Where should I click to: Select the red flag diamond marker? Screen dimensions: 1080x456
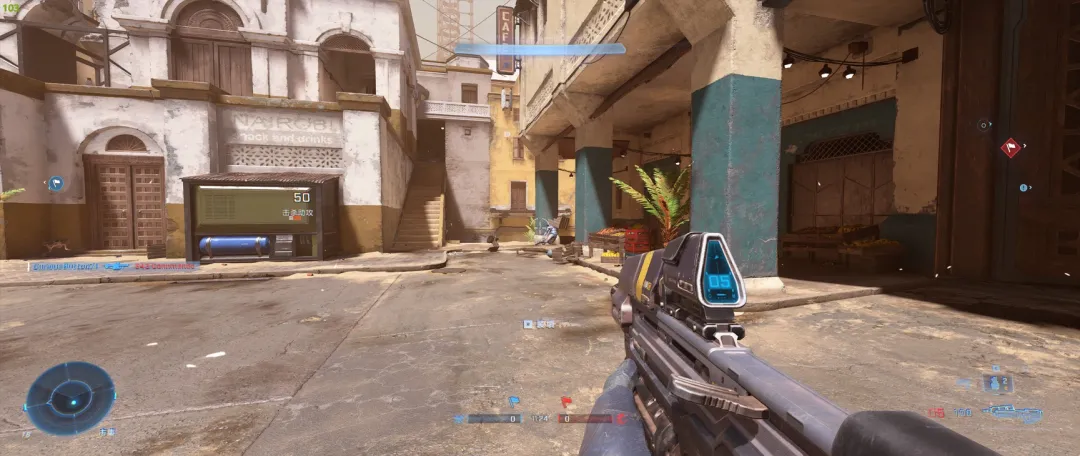pyautogui.click(x=1010, y=147)
